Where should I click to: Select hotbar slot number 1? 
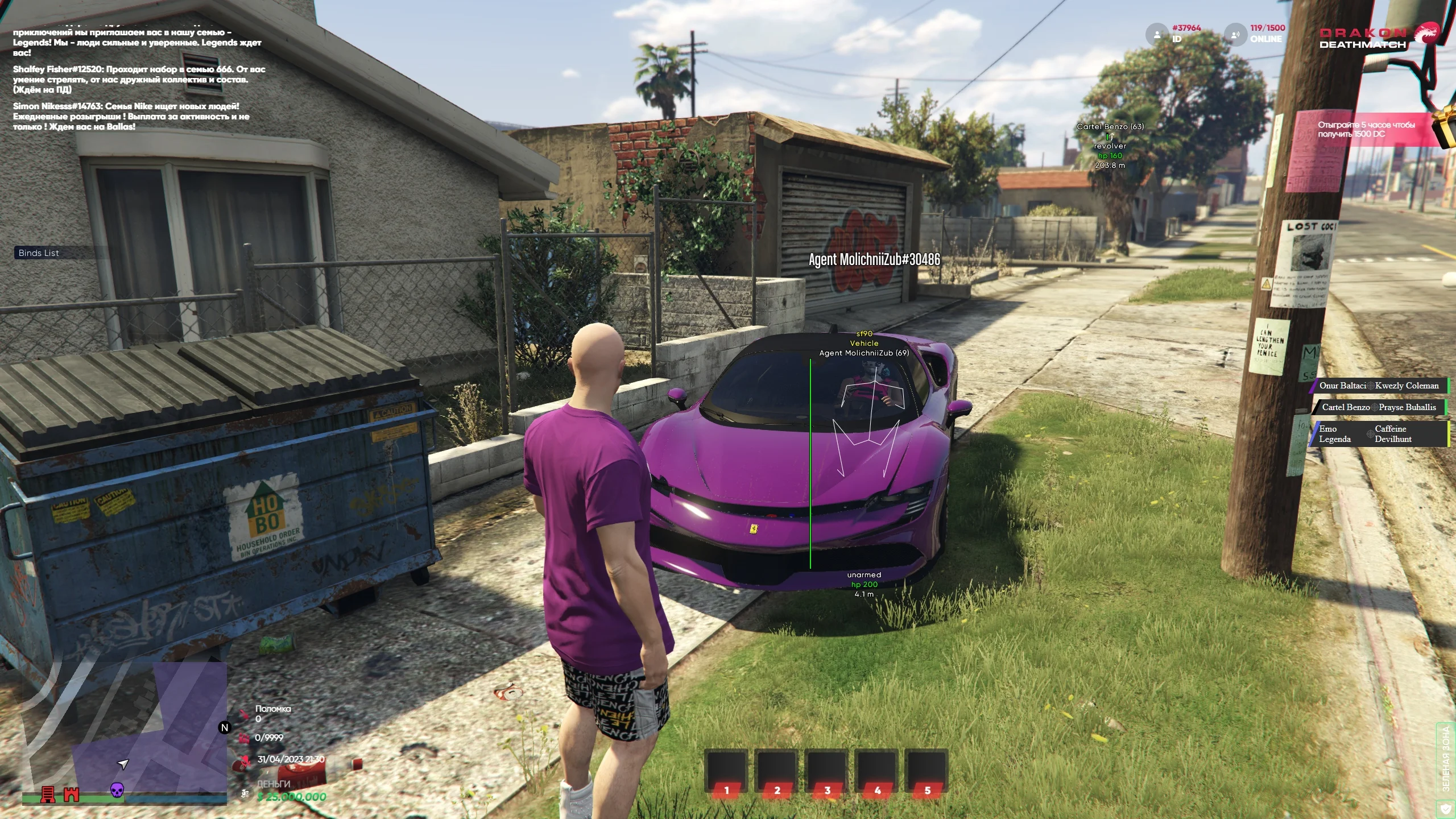[x=726, y=771]
